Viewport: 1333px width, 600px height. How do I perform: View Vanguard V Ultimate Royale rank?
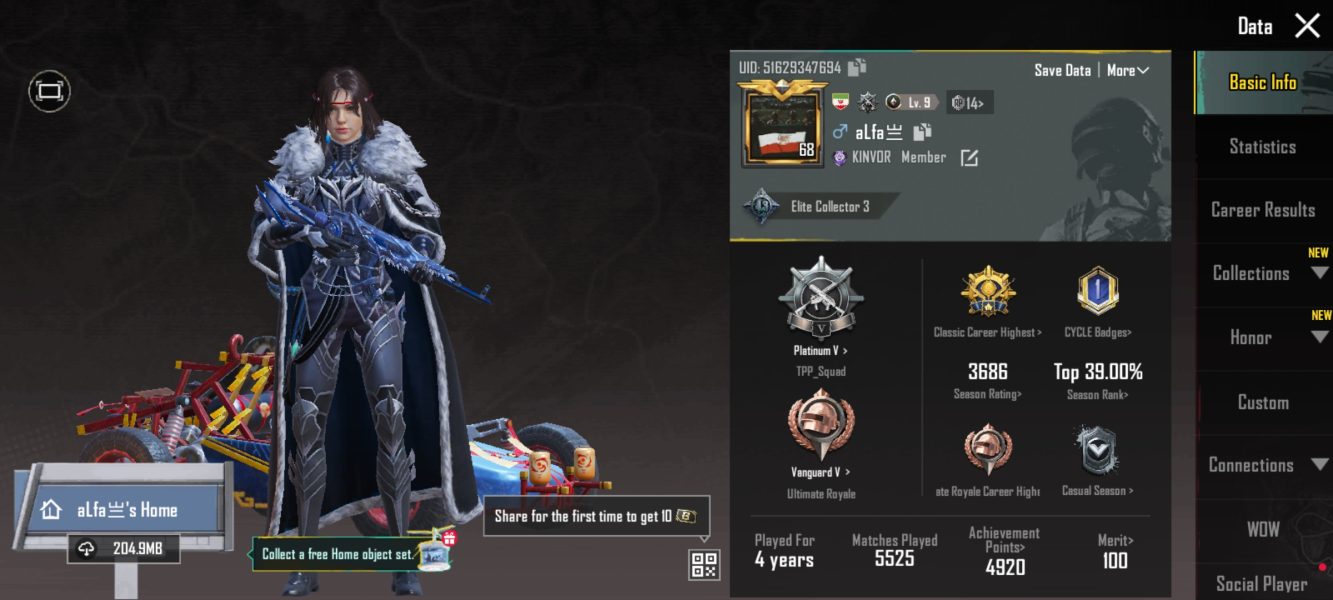point(820,432)
